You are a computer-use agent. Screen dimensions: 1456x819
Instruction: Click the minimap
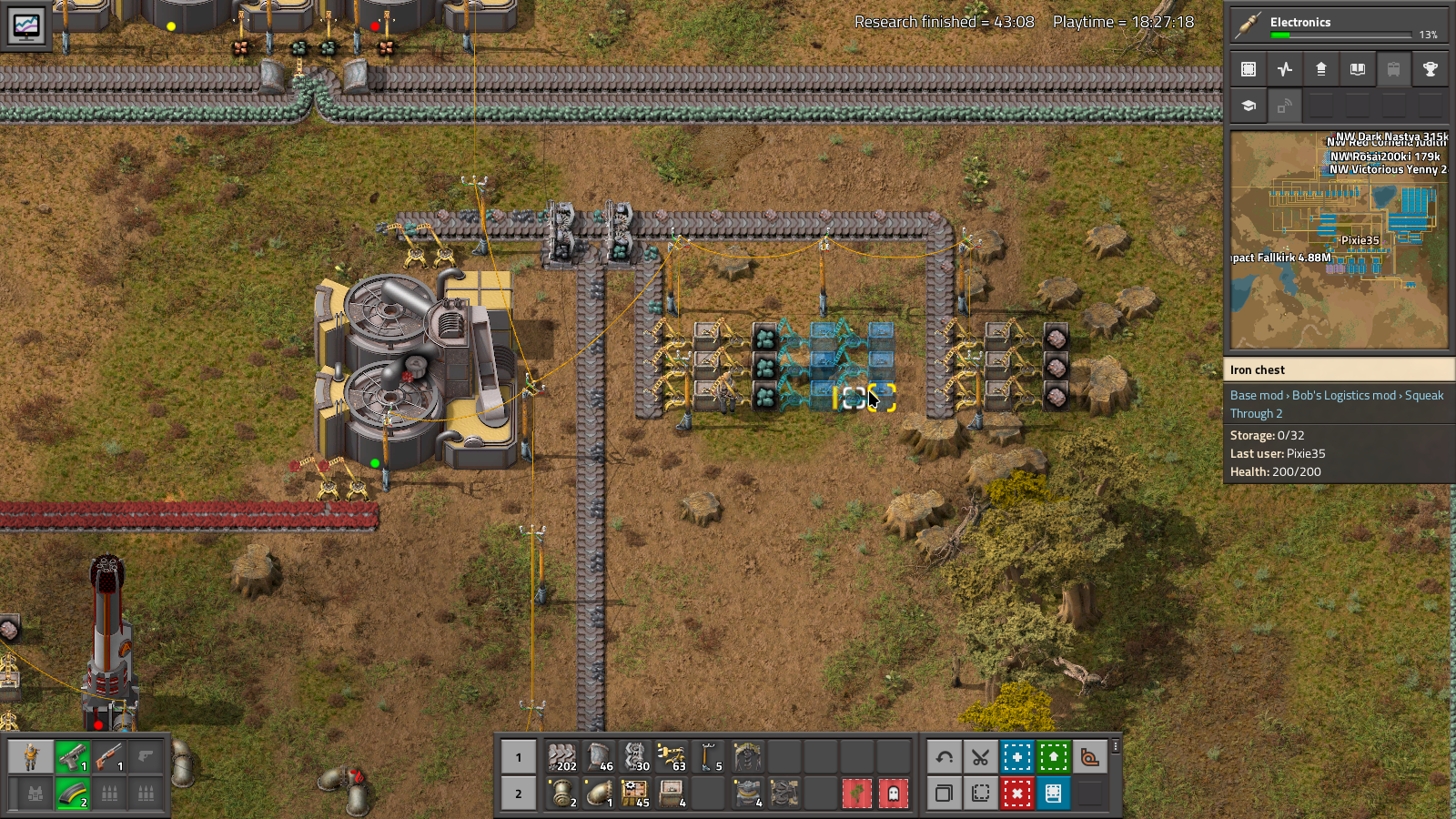tap(1339, 240)
